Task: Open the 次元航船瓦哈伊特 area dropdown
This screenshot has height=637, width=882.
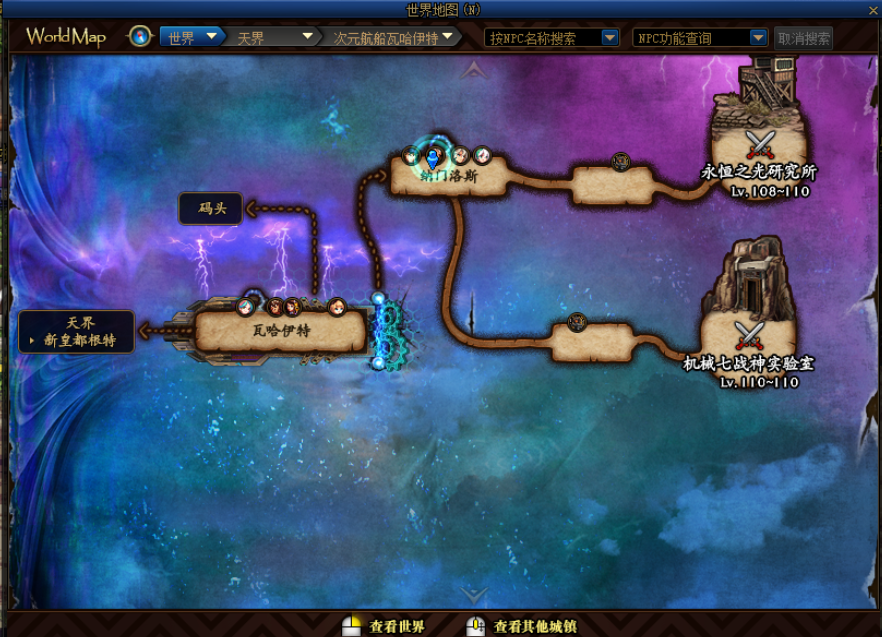Action: (394, 38)
